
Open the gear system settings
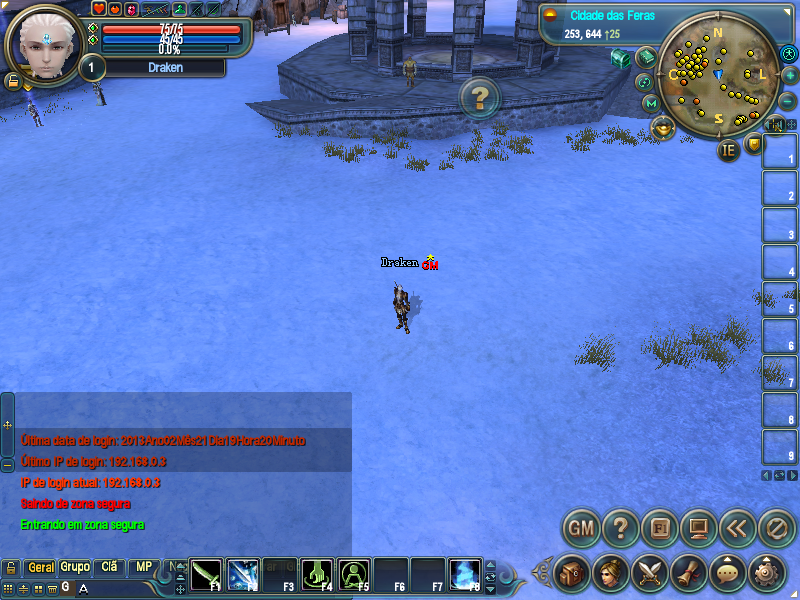coord(767,572)
